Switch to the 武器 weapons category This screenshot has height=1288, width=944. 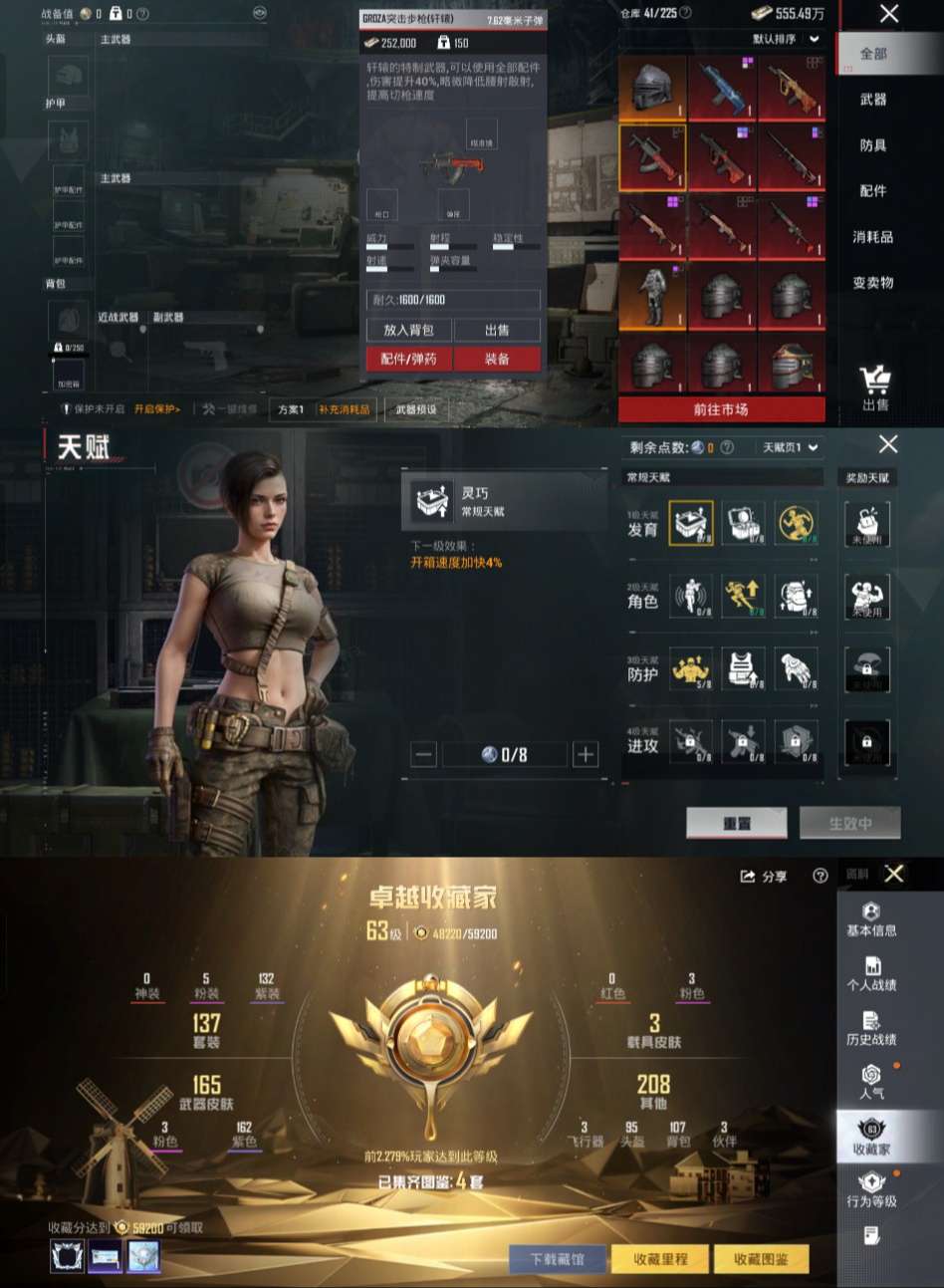[873, 100]
